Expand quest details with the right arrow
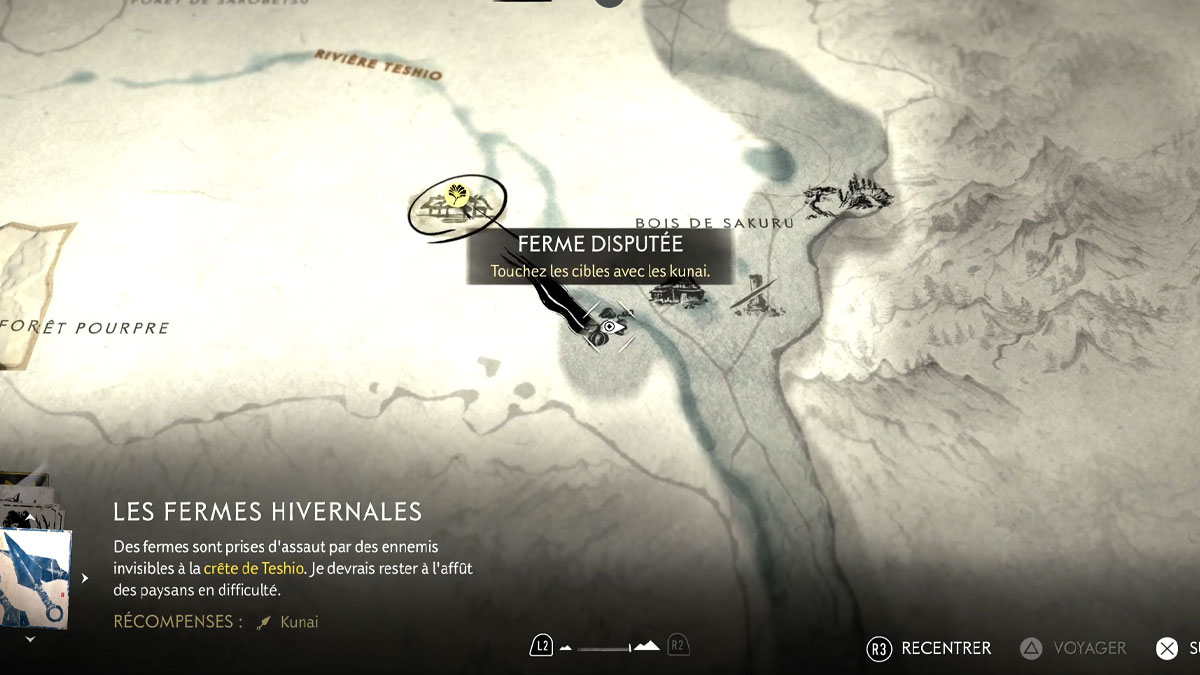1200x675 pixels. 85,578
